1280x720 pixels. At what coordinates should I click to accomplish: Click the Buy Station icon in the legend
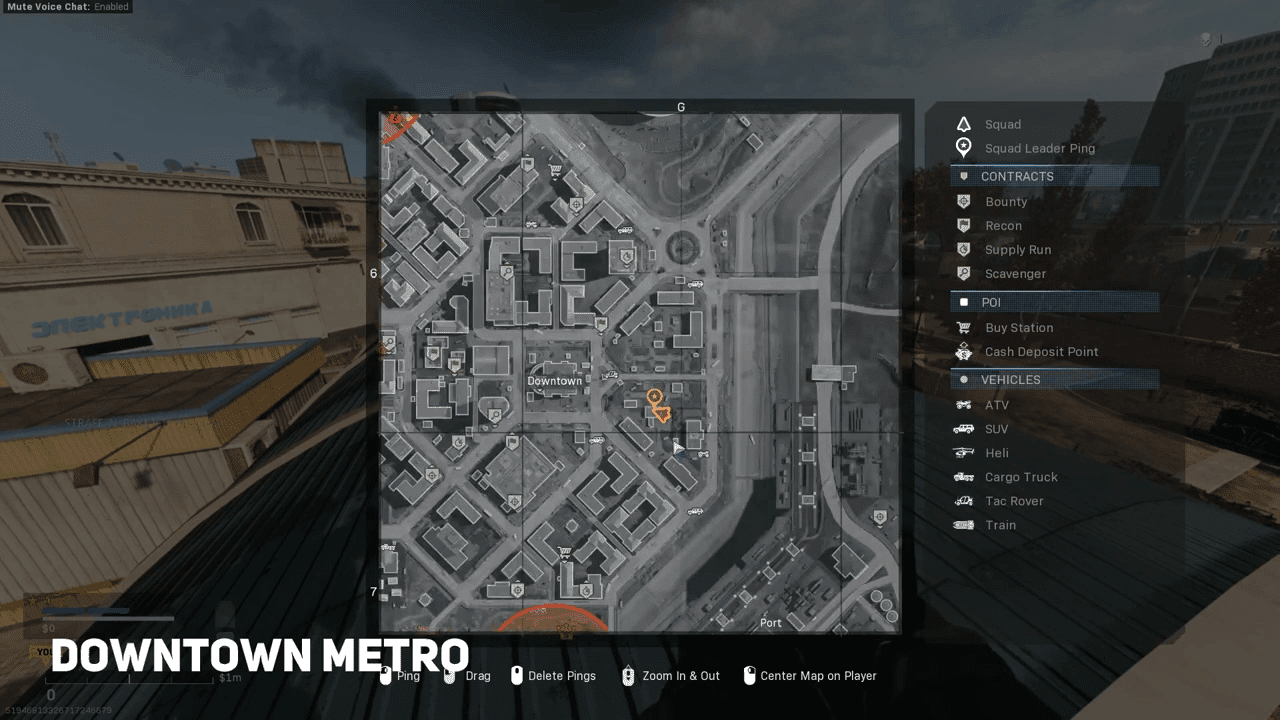point(962,327)
